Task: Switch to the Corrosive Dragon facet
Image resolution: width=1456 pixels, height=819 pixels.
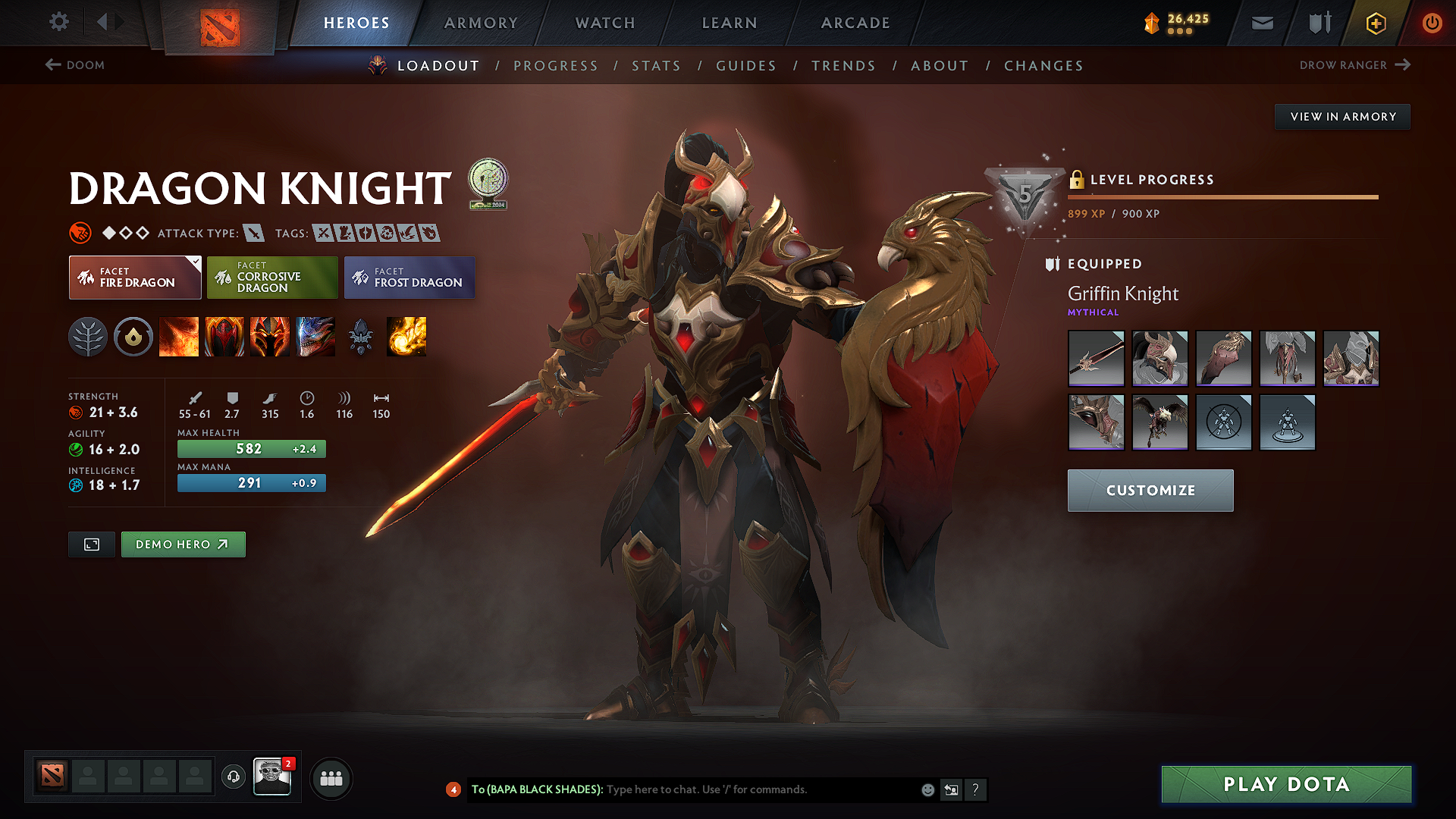Action: click(271, 278)
